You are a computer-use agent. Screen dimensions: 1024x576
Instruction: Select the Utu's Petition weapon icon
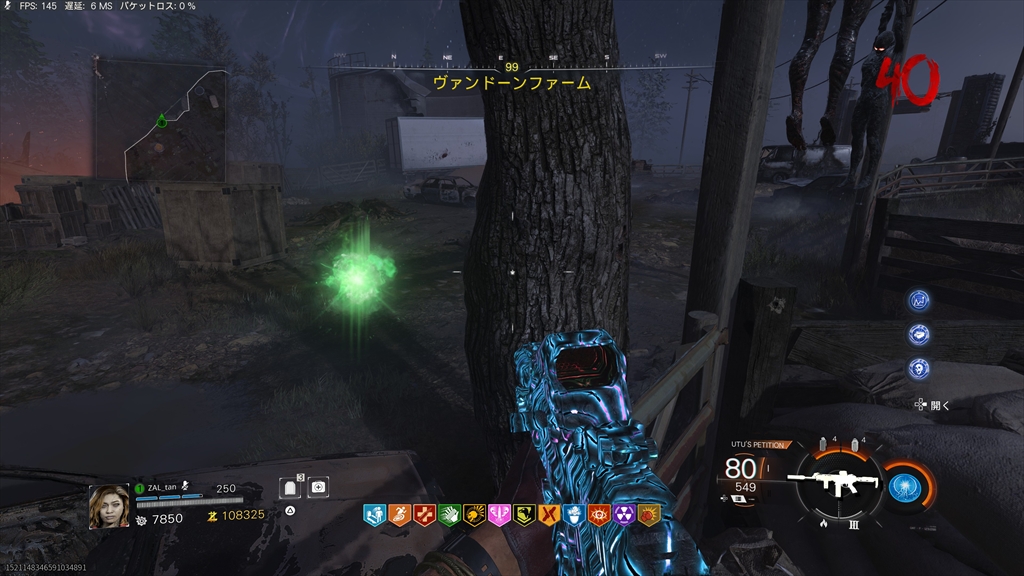826,482
